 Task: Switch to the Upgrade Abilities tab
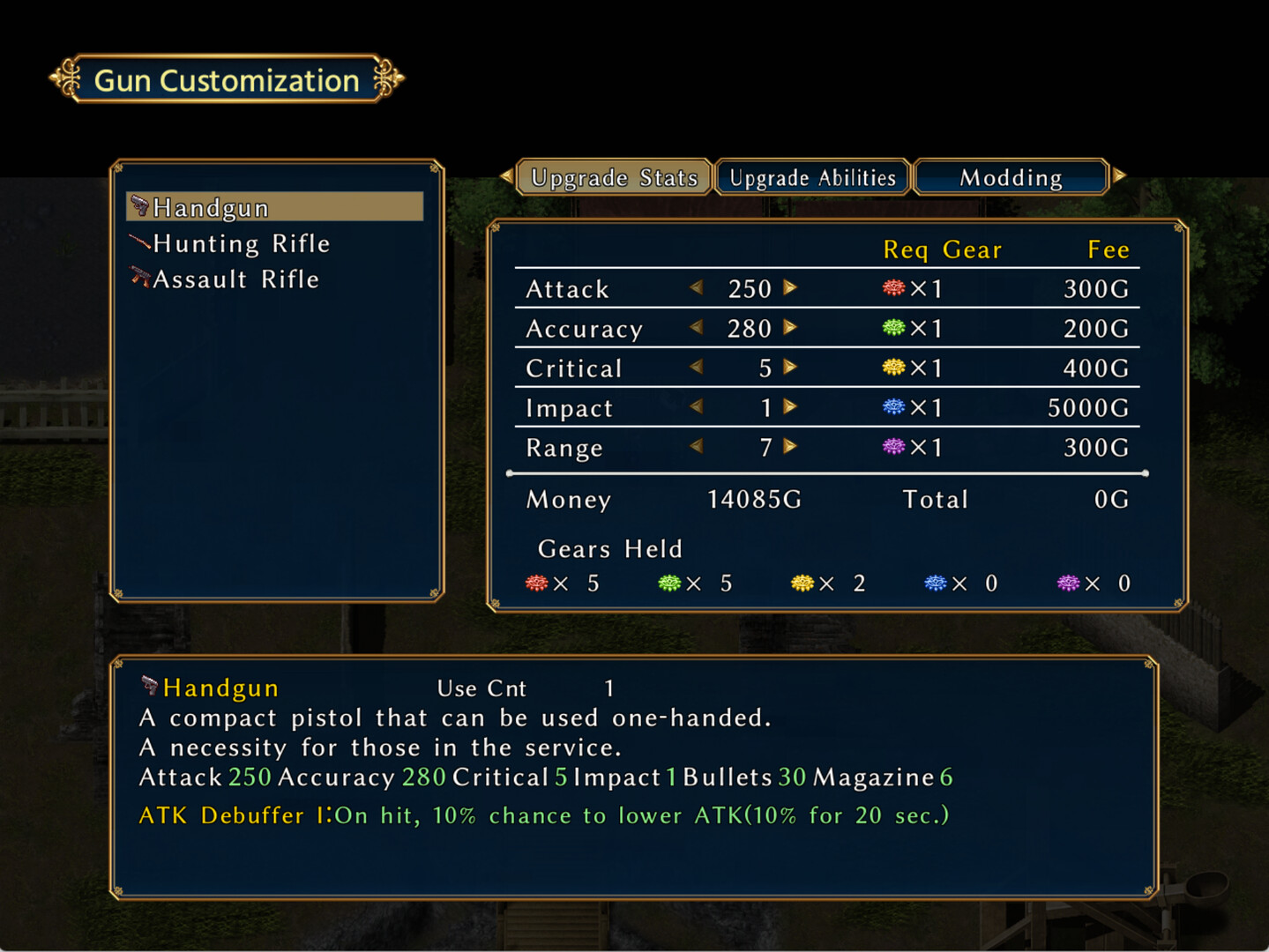pos(811,176)
